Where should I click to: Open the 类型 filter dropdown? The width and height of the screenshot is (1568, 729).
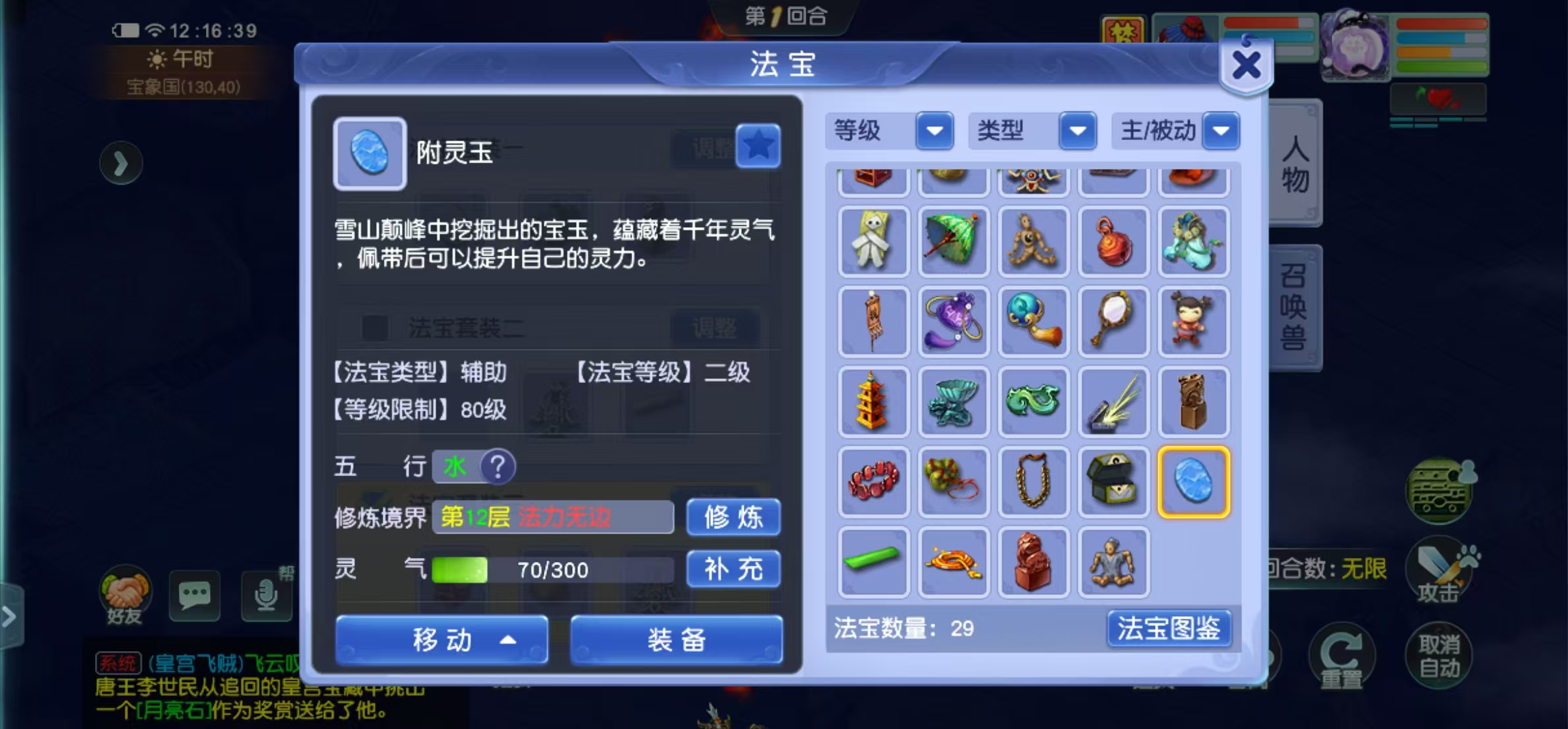pos(1077,131)
